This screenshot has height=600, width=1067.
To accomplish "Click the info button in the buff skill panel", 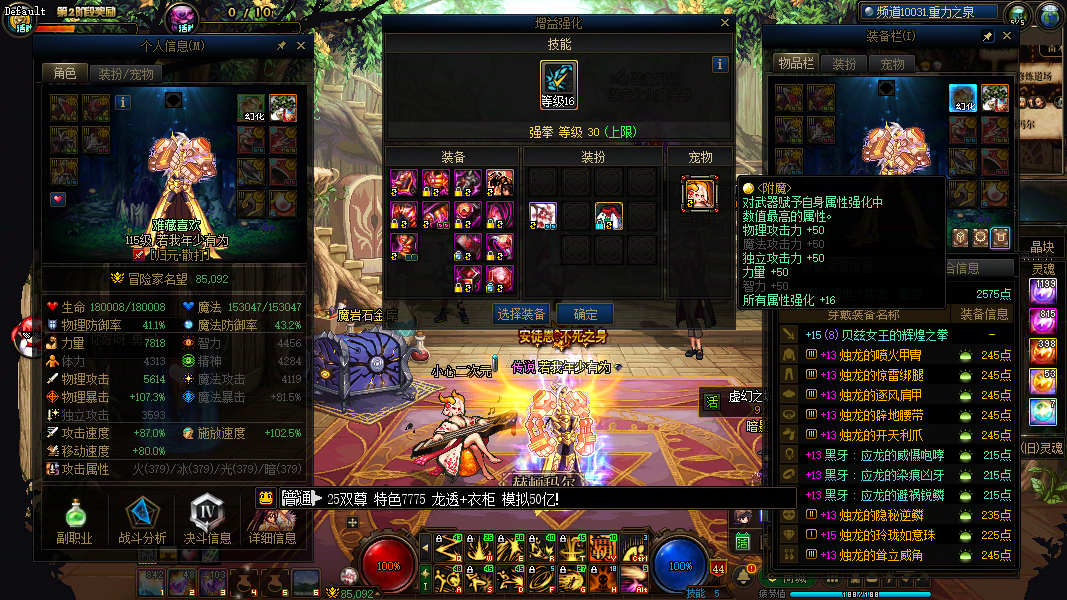I will (x=720, y=64).
